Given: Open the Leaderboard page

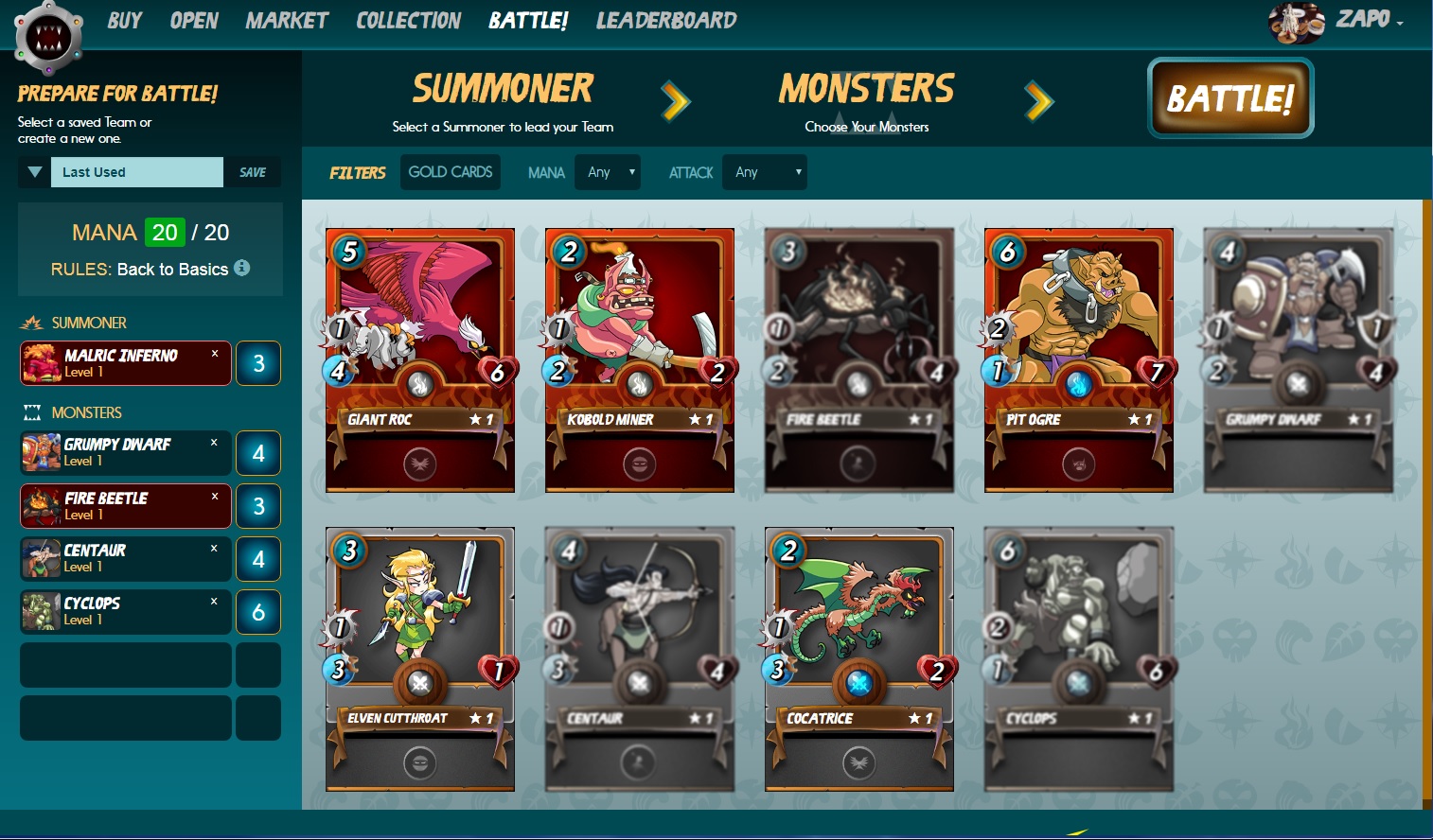Looking at the screenshot, I should [x=665, y=21].
